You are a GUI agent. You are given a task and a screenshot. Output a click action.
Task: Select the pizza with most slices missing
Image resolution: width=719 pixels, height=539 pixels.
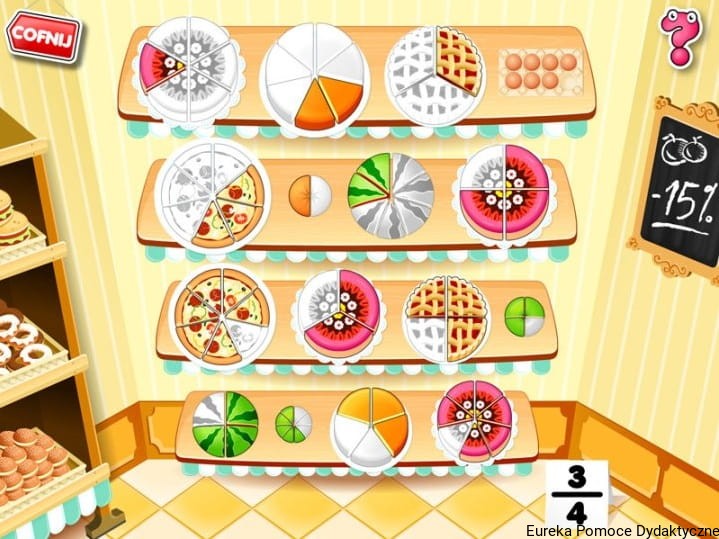click(x=212, y=194)
